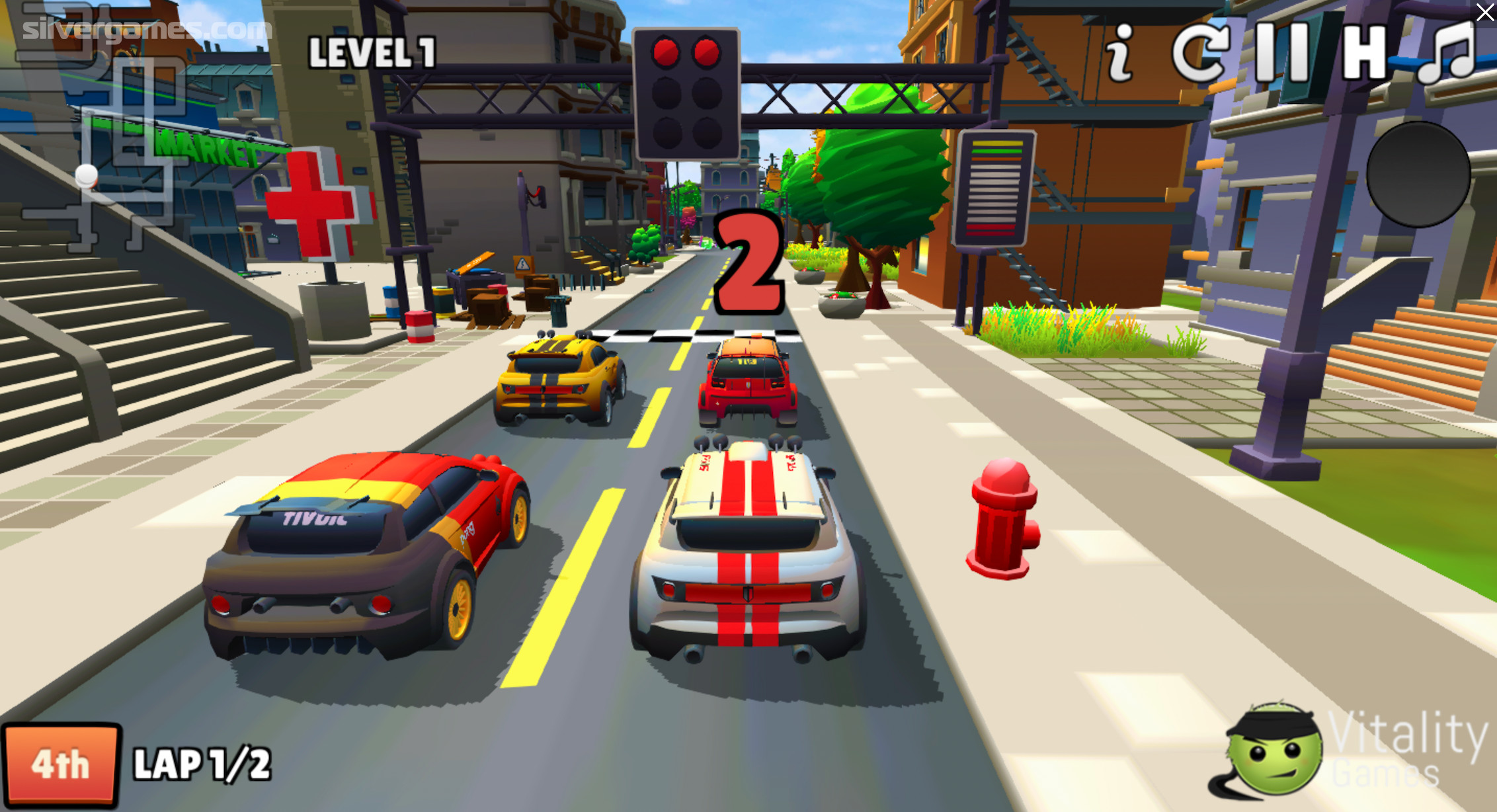Click the H button

[x=1363, y=53]
